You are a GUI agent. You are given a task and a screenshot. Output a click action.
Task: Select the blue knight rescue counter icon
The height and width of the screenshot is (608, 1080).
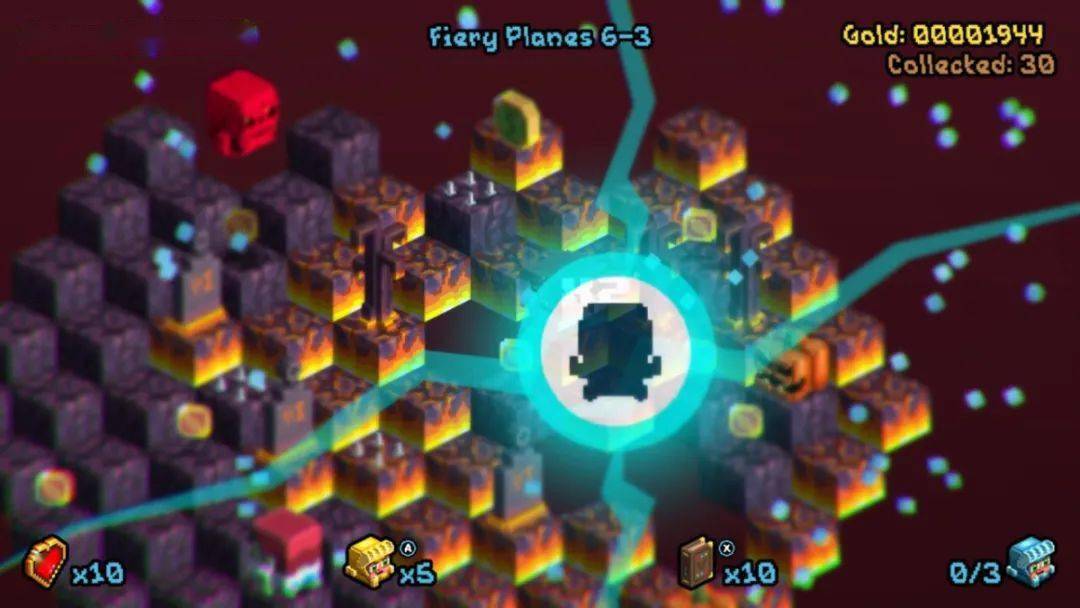1031,562
